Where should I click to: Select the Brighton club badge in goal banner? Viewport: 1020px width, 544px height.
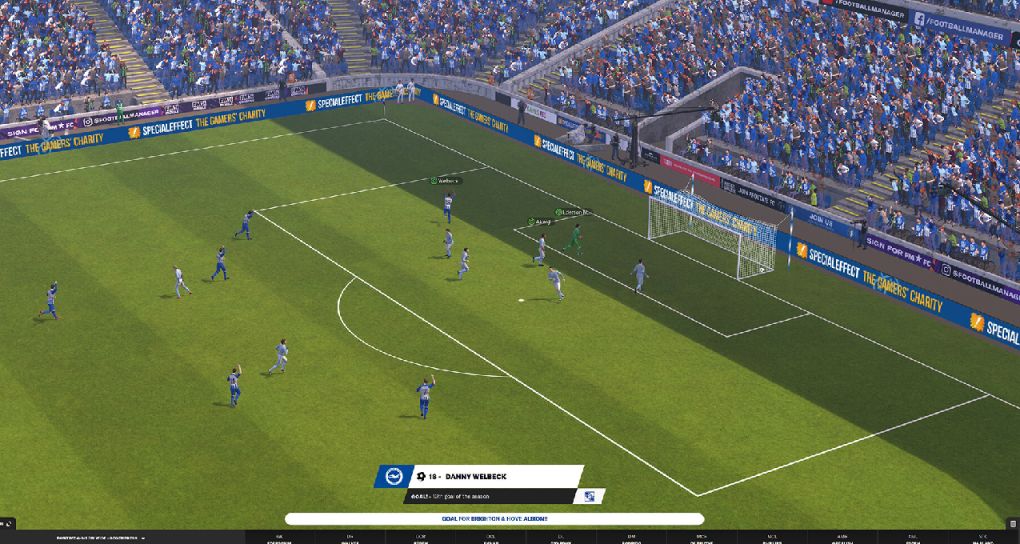393,476
